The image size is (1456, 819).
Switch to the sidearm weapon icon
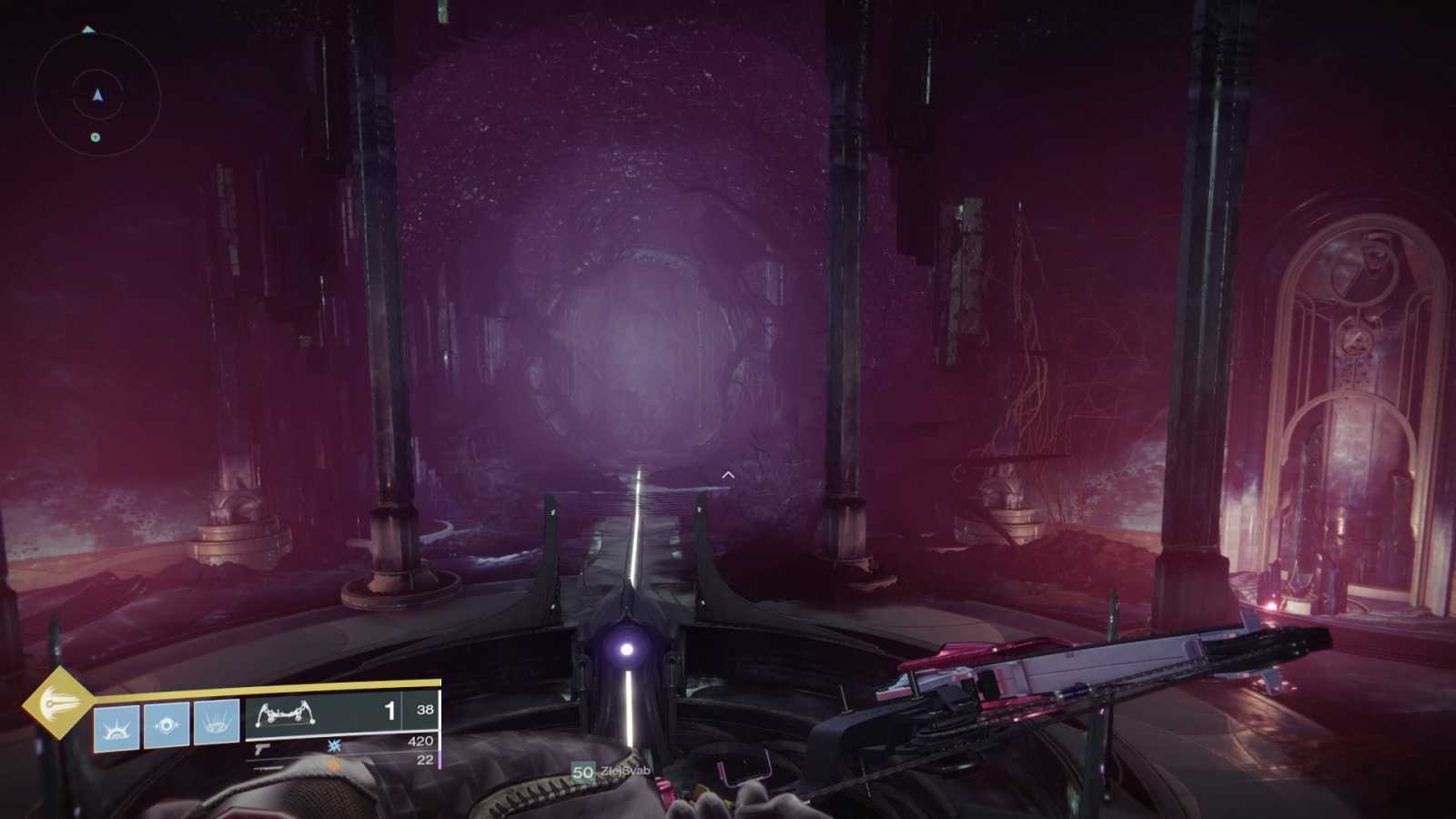[262, 749]
